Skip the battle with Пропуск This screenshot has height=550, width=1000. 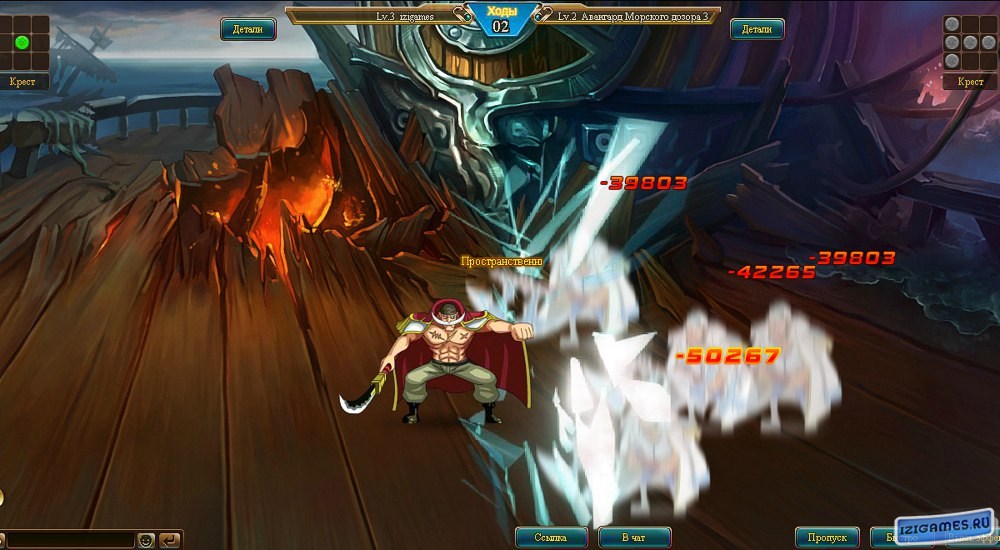tap(827, 538)
